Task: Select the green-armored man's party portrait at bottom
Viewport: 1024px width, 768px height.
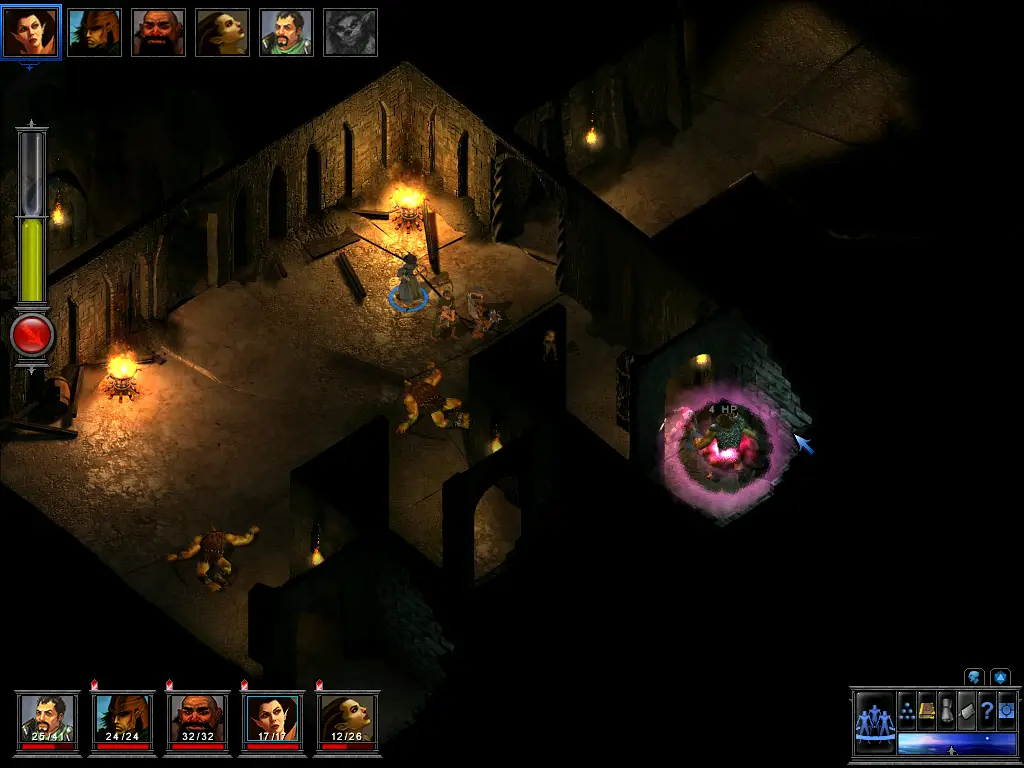Action: (x=48, y=718)
